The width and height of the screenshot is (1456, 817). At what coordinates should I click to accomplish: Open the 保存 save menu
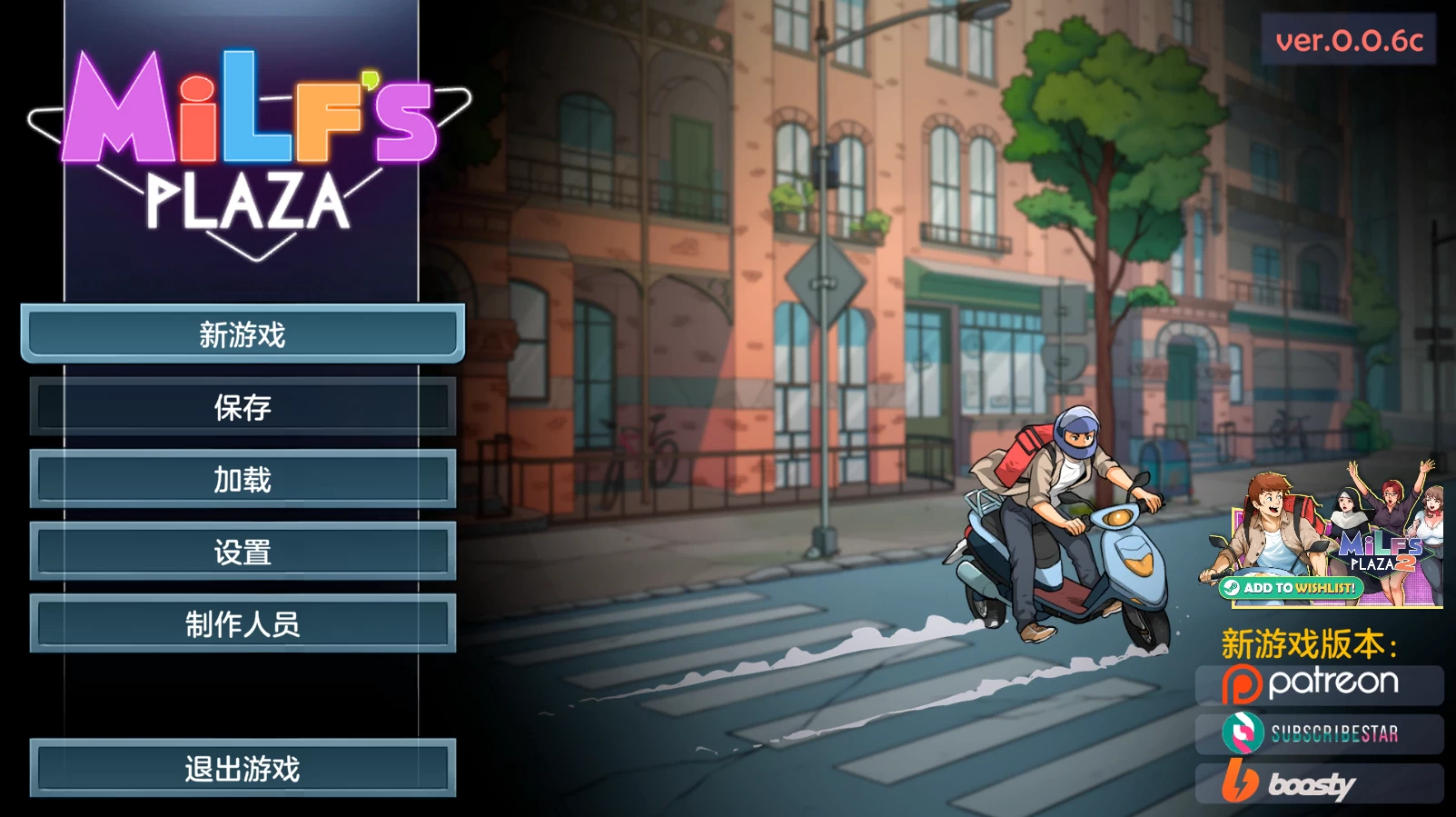(x=243, y=407)
